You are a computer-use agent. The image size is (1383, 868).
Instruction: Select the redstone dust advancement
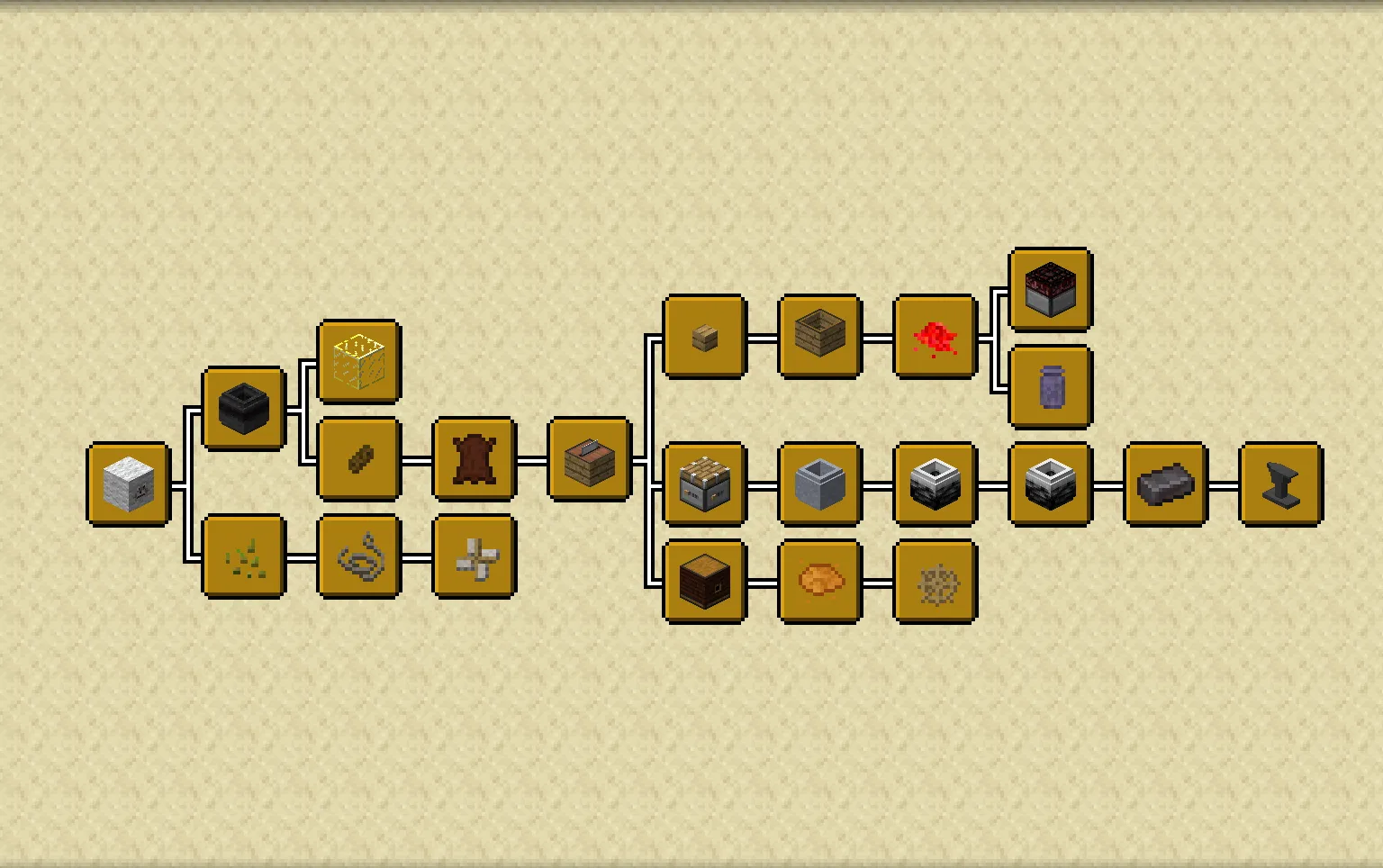[x=935, y=338]
